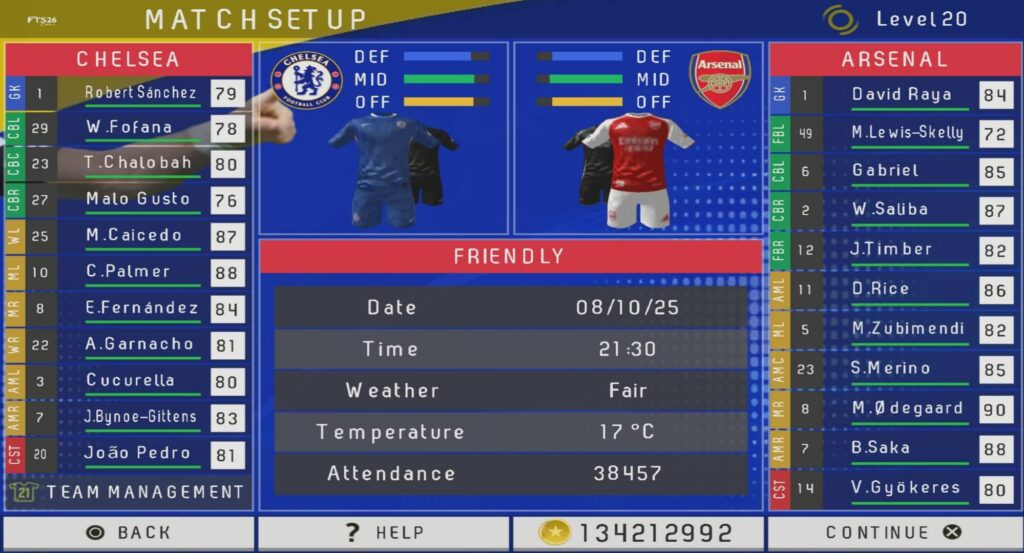Select E.Fernández player row
The height and width of the screenshot is (553, 1024).
[142, 308]
